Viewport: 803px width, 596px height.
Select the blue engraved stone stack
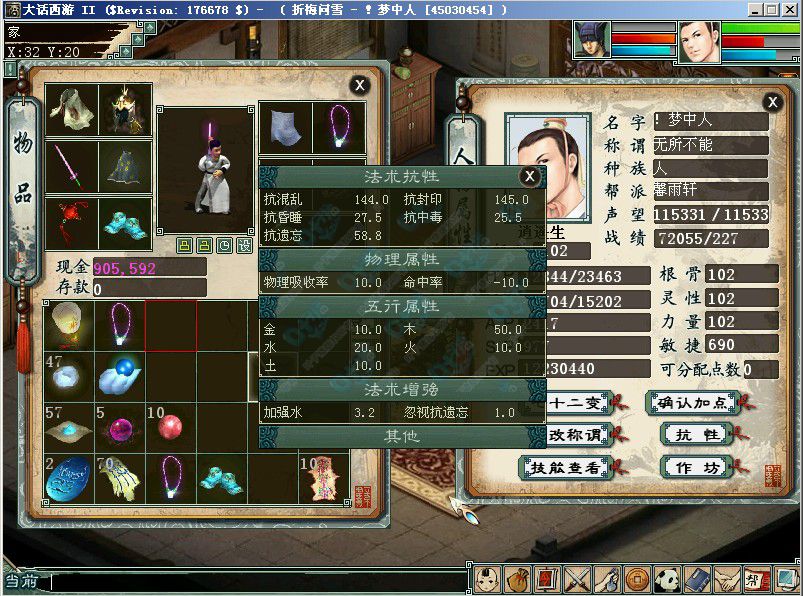tap(70, 478)
